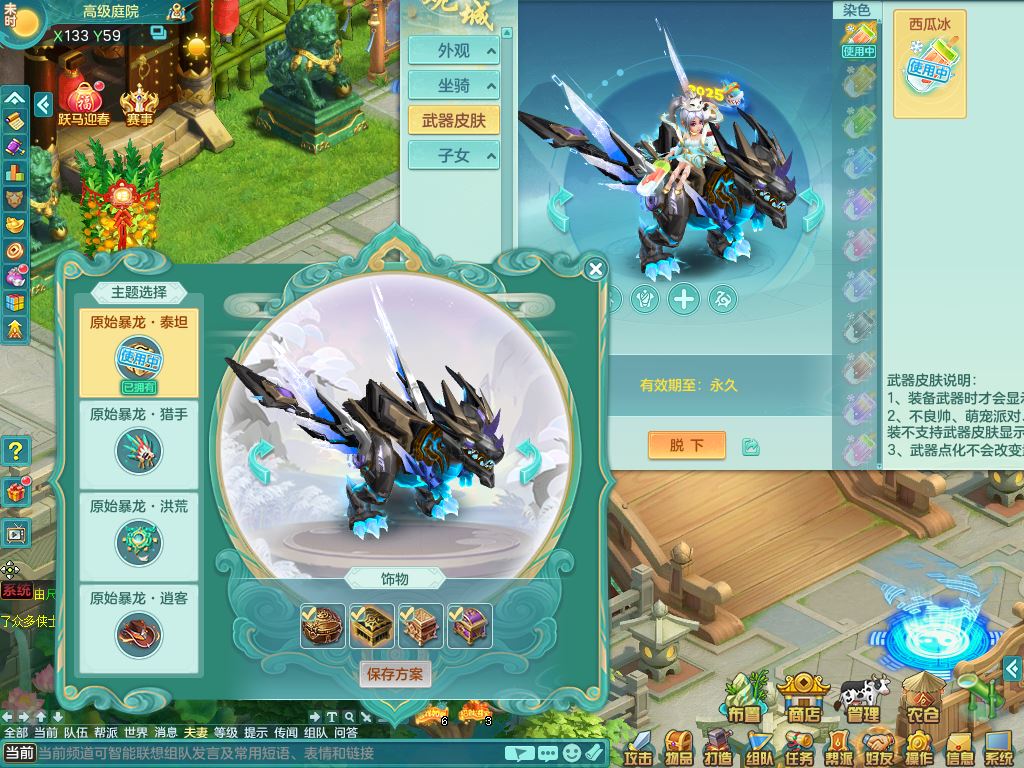This screenshot has height=768, width=1024.
Task: Expand the 坐骑 mount category
Action: click(453, 86)
